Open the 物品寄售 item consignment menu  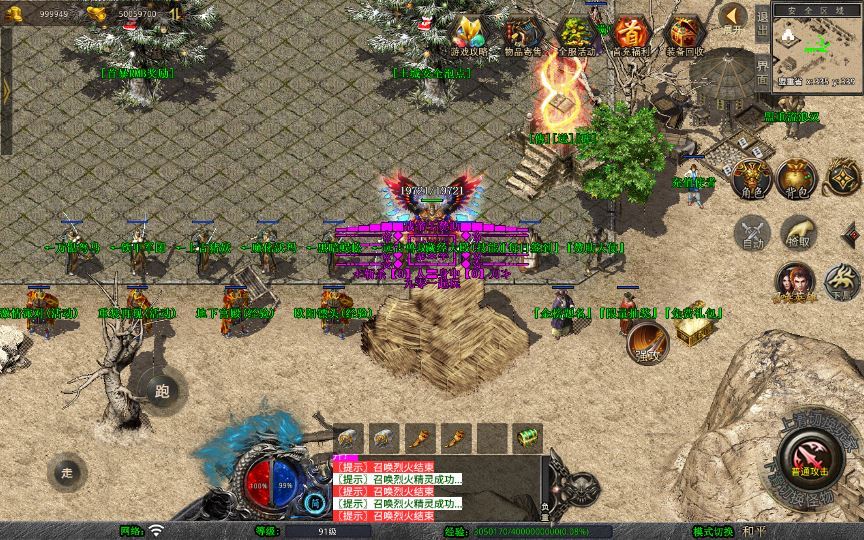[x=520, y=35]
